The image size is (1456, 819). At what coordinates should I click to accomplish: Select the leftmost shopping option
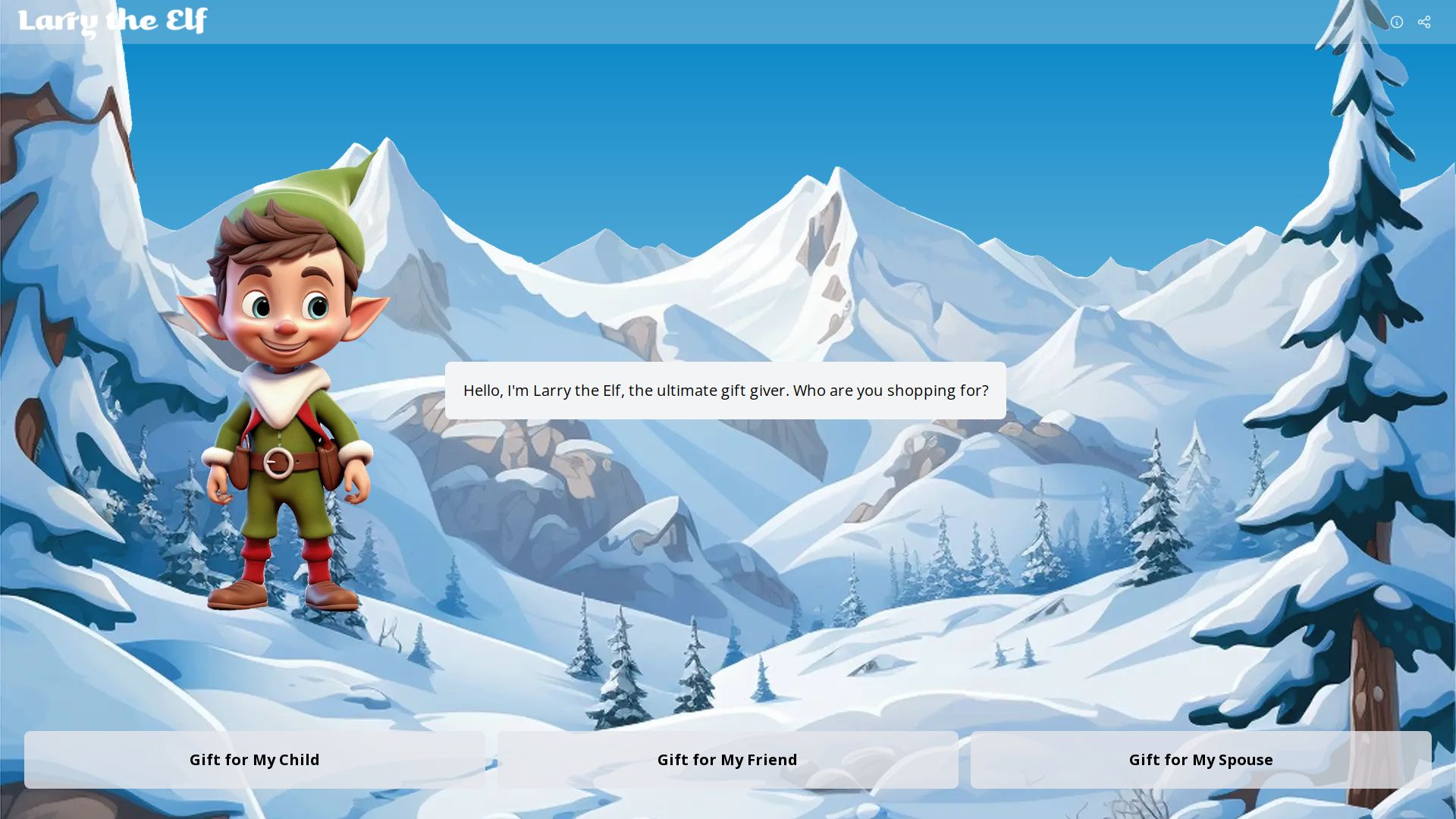coord(255,759)
